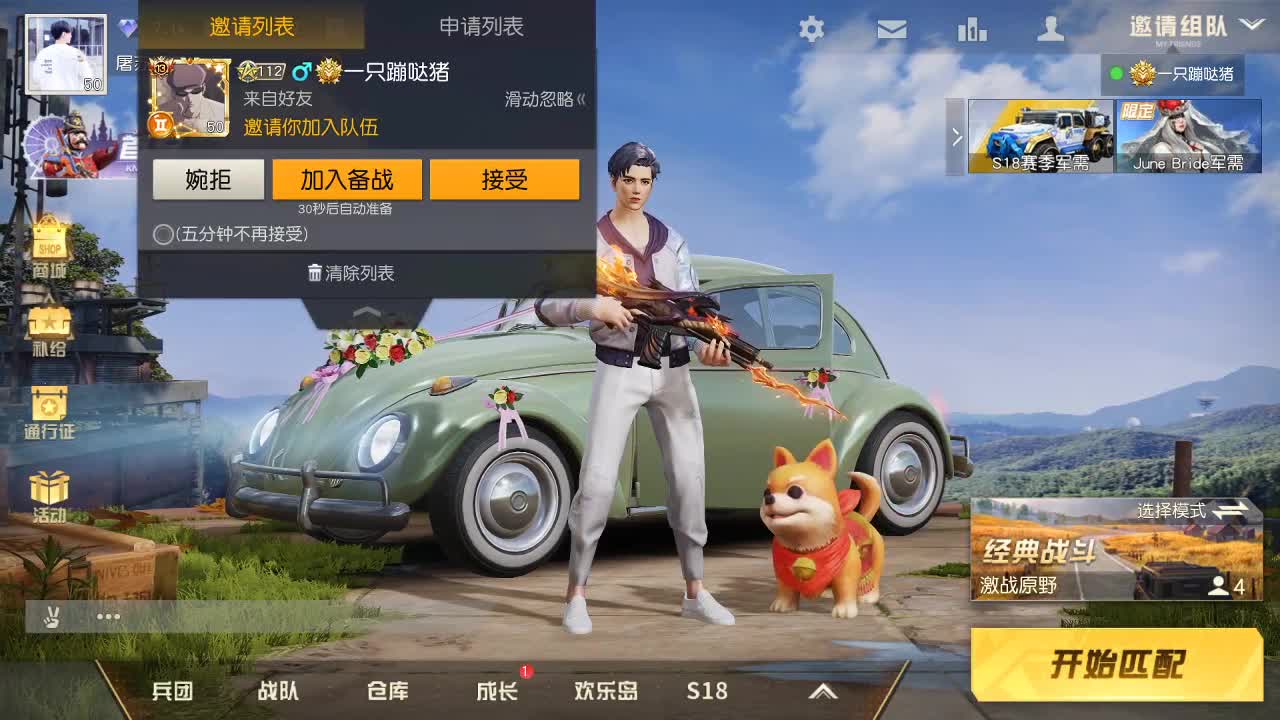This screenshot has width=1280, height=720.
Task: Switch to the 仓库 tab
Action: [x=390, y=690]
